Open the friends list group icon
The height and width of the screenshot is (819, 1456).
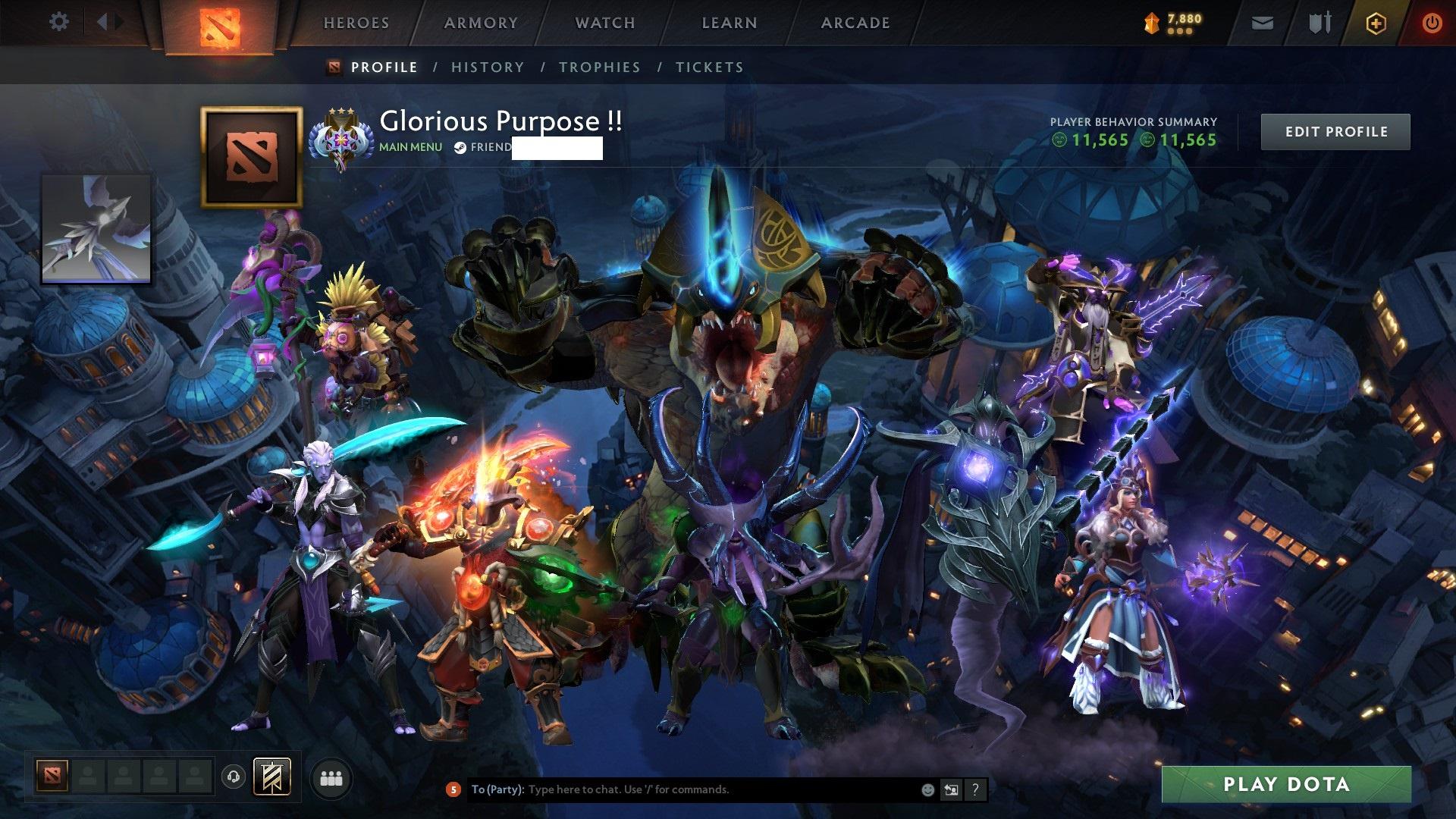(331, 779)
